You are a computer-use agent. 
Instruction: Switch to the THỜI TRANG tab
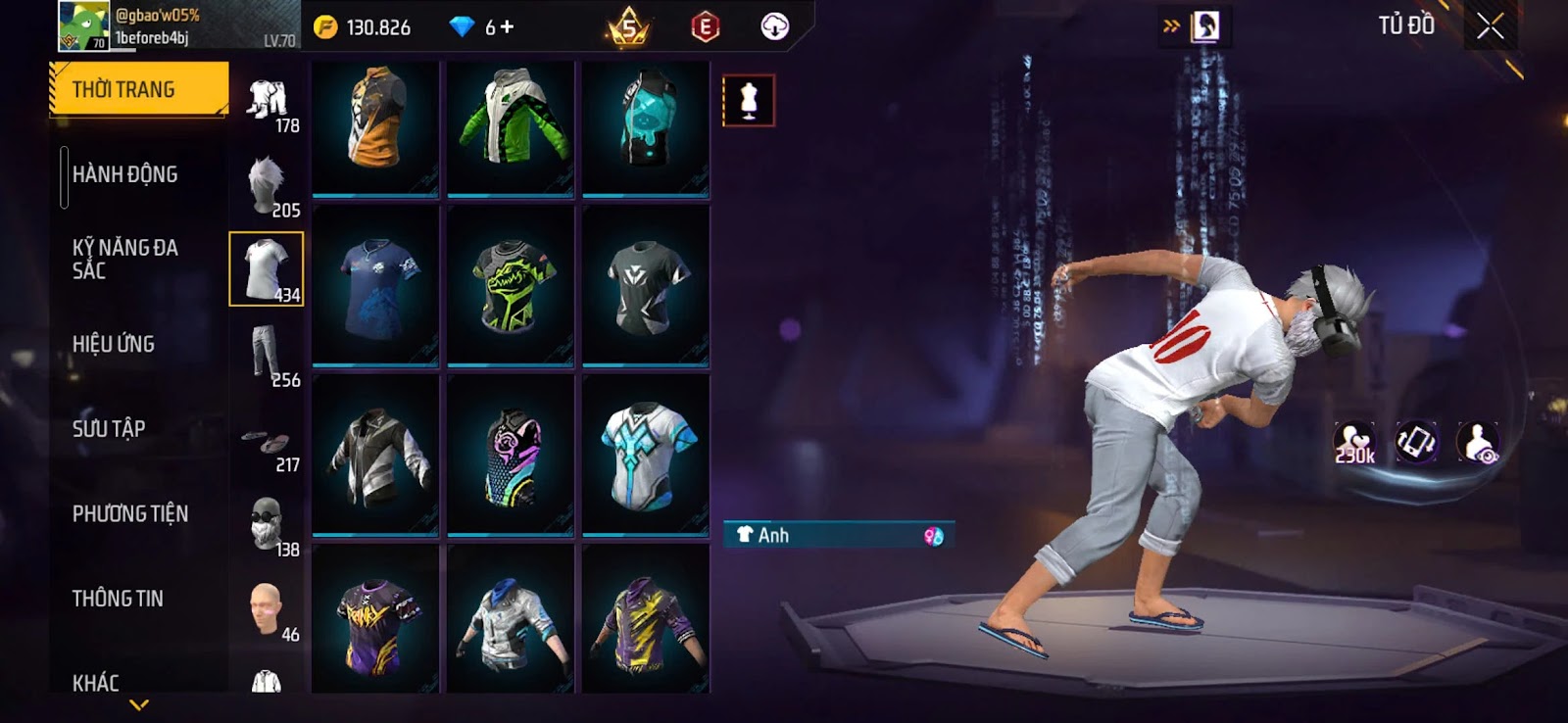pyautogui.click(x=137, y=89)
